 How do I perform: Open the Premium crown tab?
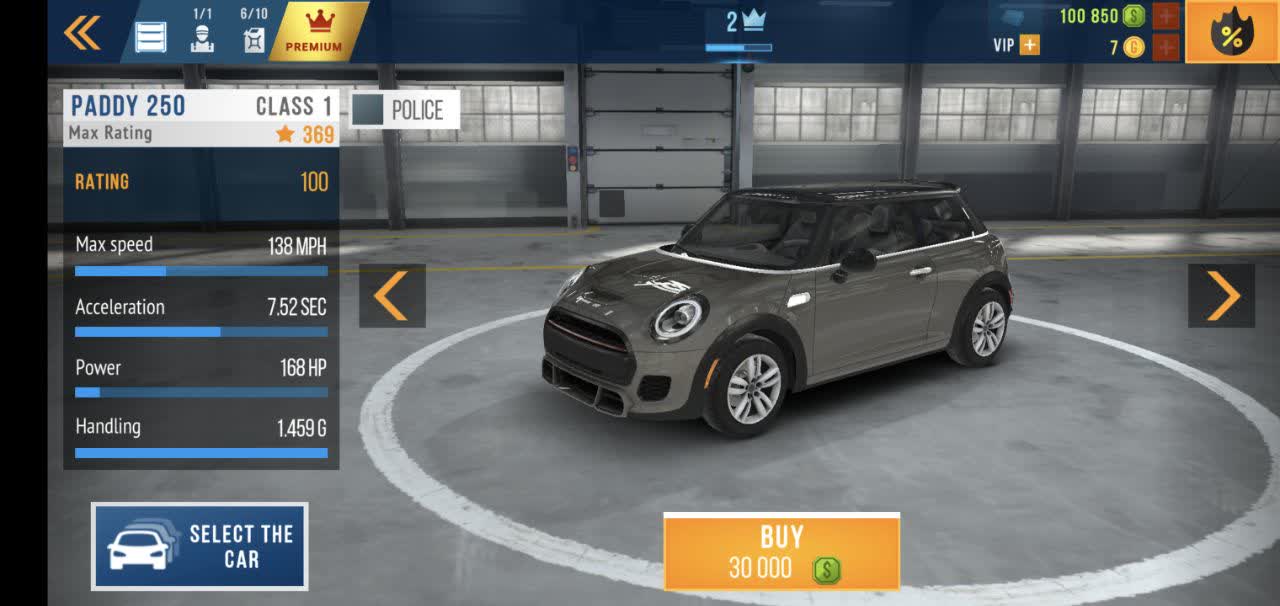pos(313,31)
